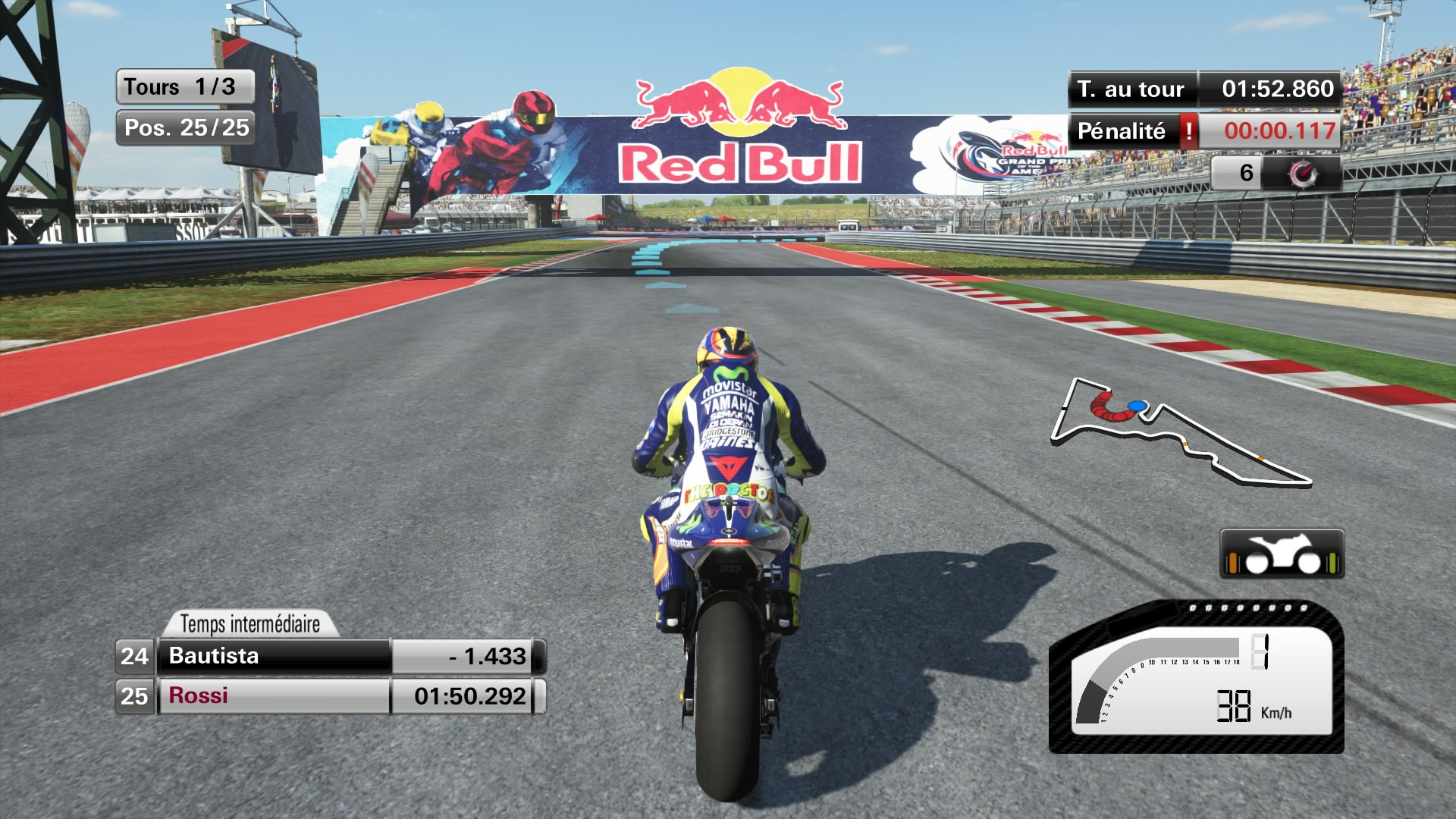Open the Temps intermédiaire tab

click(250, 624)
